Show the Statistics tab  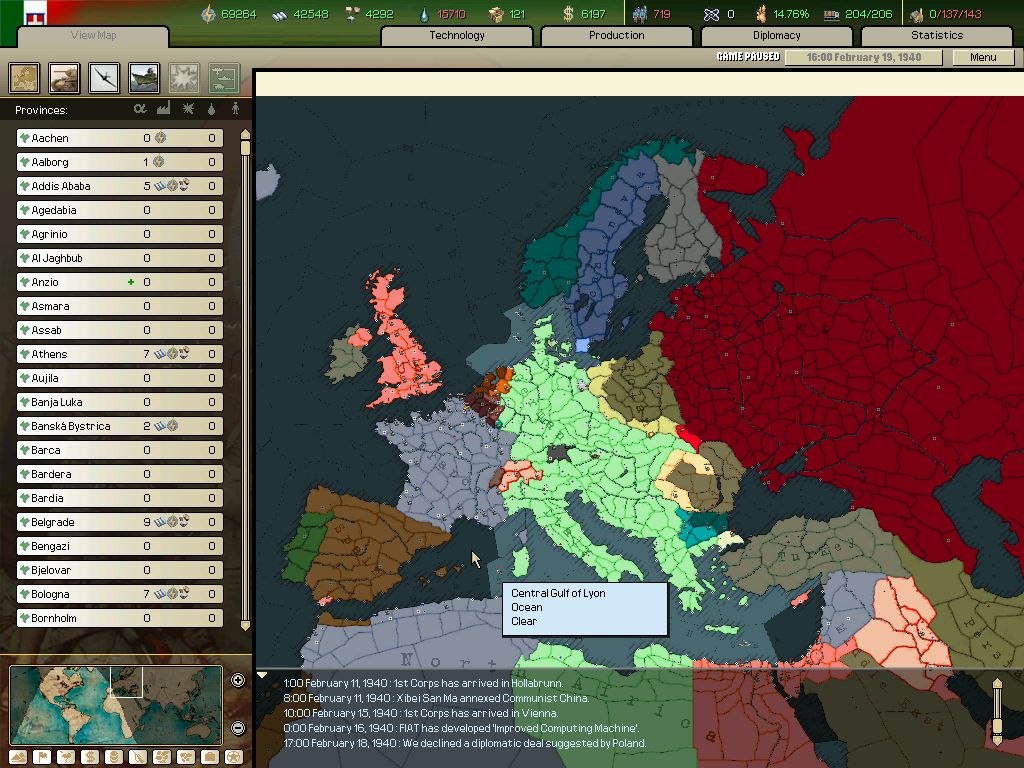click(x=937, y=35)
